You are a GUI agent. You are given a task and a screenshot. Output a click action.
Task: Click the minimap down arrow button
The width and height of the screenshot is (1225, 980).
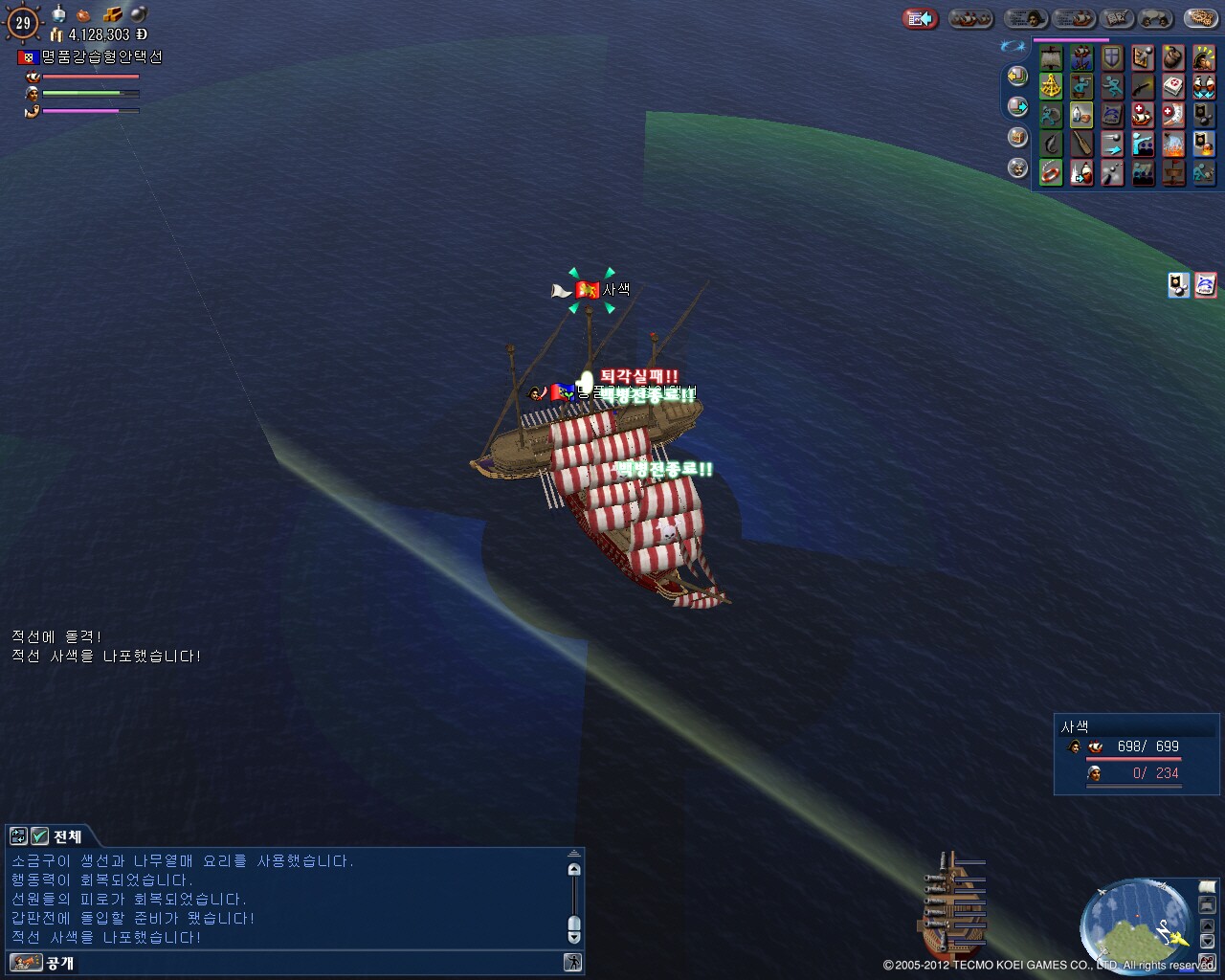pos(1207,941)
